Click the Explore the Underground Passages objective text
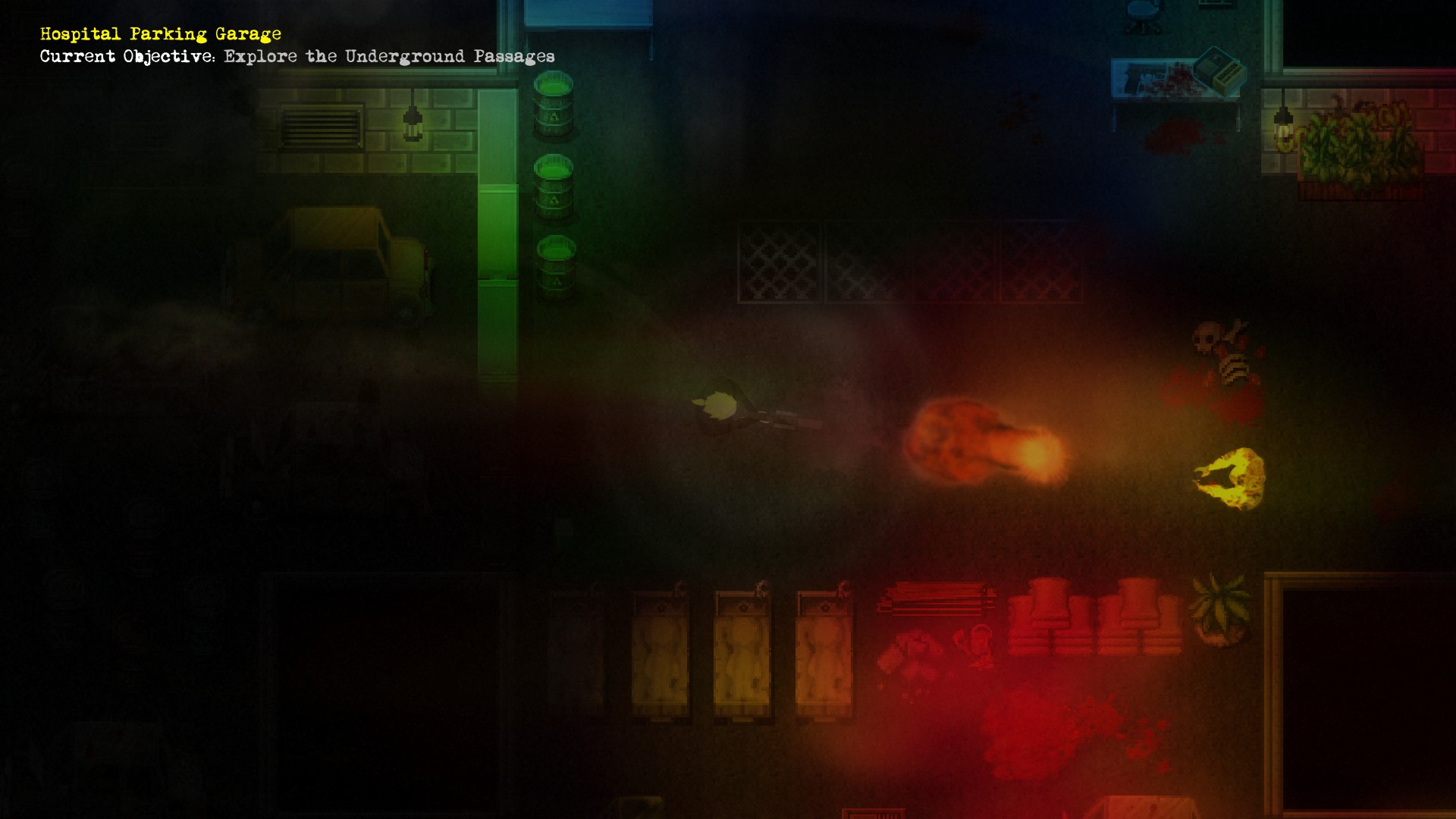This screenshot has width=1456, height=819. click(387, 55)
